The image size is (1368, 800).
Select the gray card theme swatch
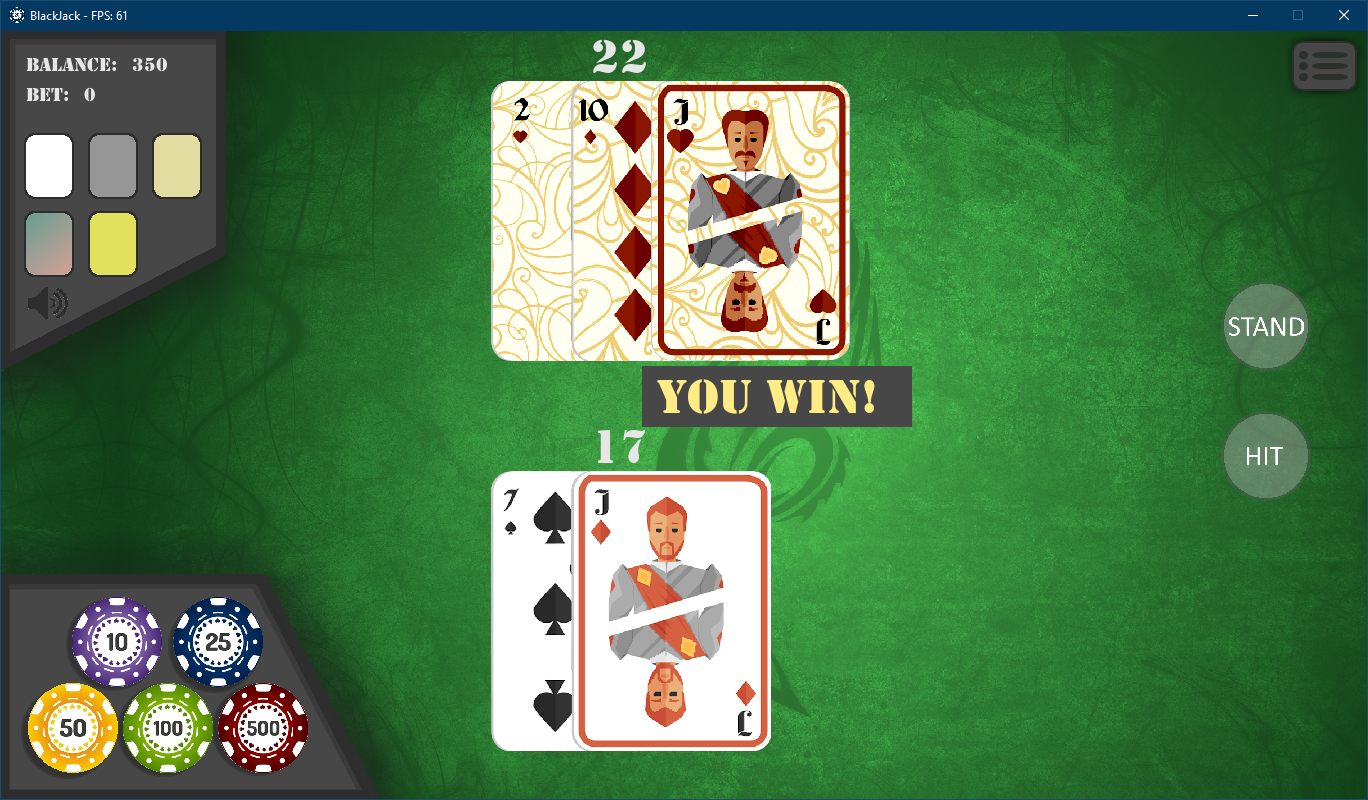112,166
